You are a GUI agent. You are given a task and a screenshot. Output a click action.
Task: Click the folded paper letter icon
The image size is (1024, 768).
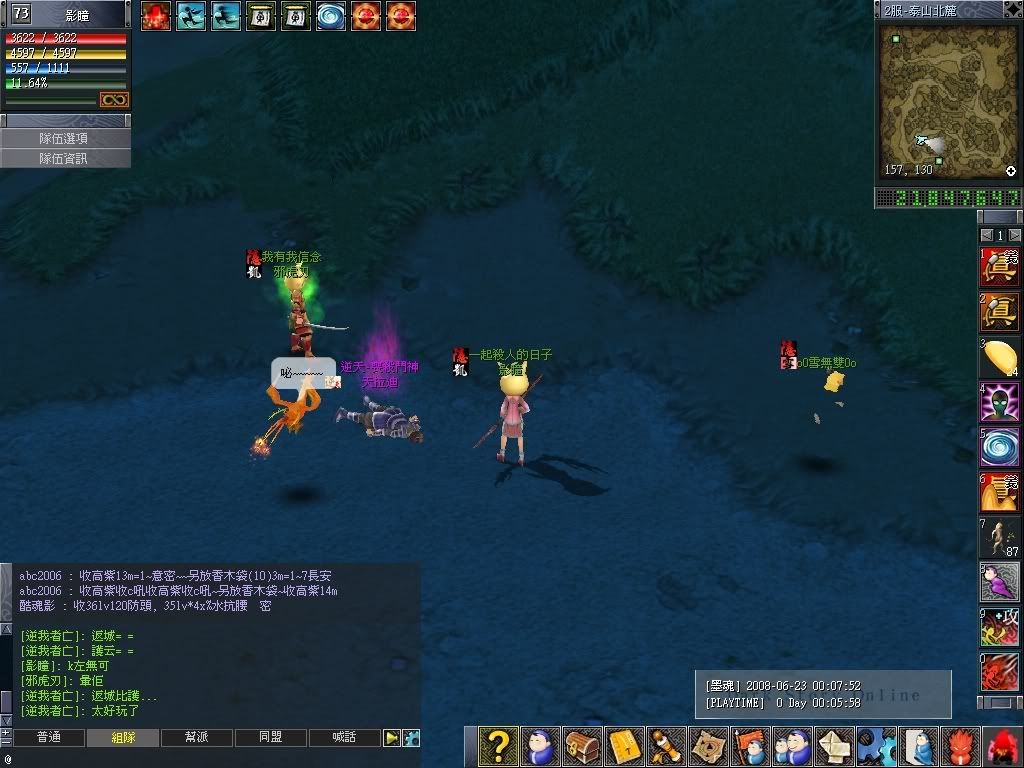click(x=834, y=747)
